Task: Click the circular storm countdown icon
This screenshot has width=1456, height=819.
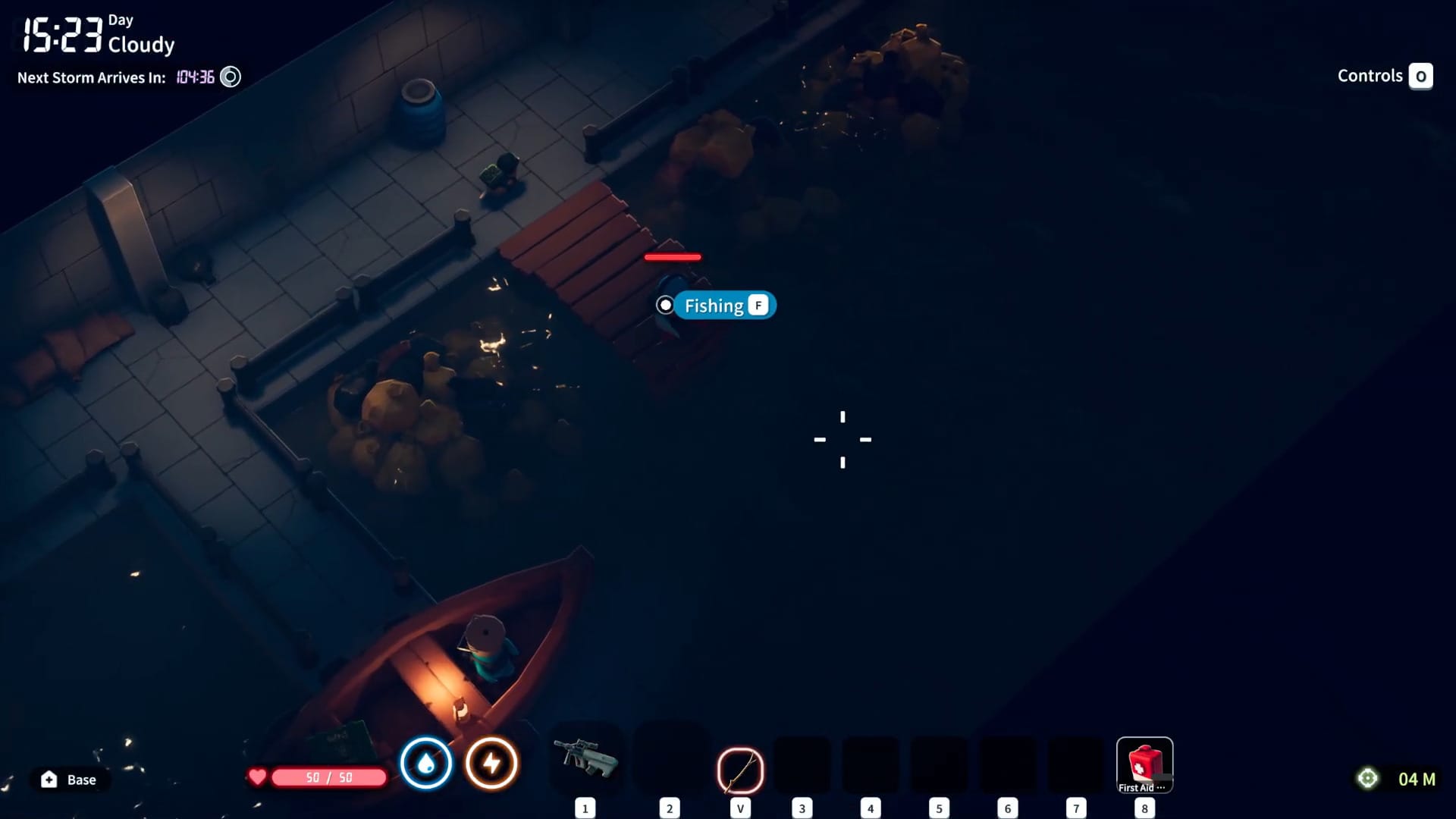Action: pyautogui.click(x=230, y=77)
